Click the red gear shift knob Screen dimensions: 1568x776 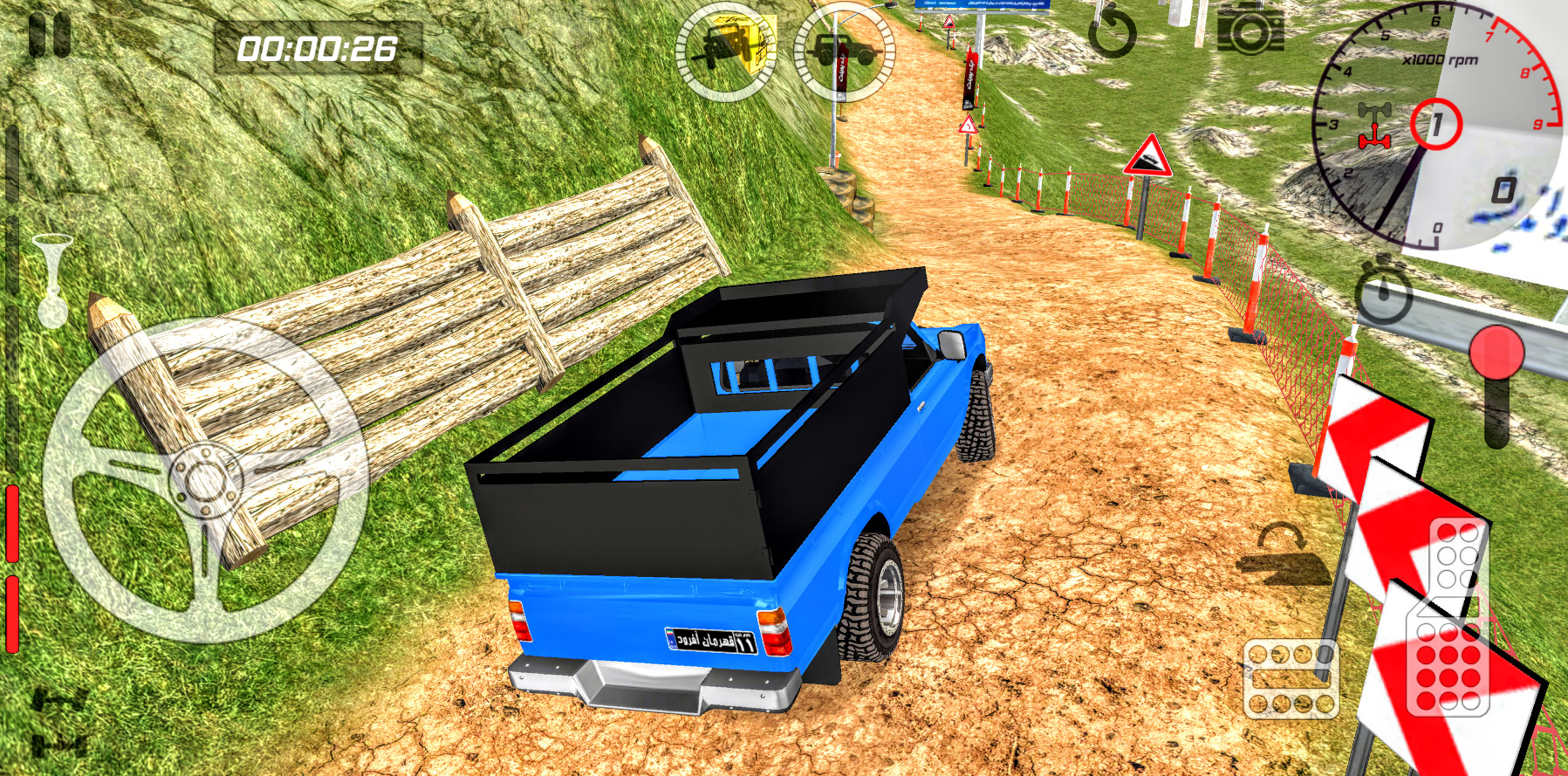pos(1496,354)
